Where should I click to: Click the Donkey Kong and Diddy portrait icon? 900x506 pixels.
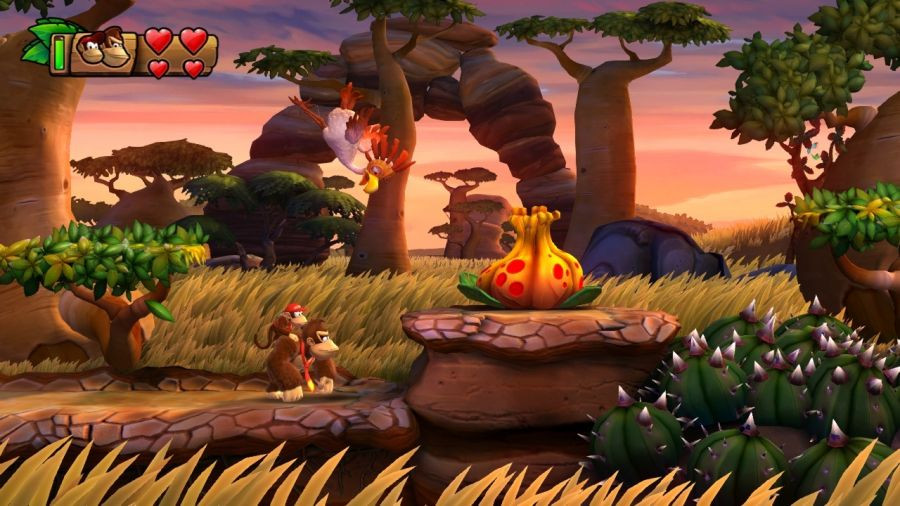(x=103, y=50)
